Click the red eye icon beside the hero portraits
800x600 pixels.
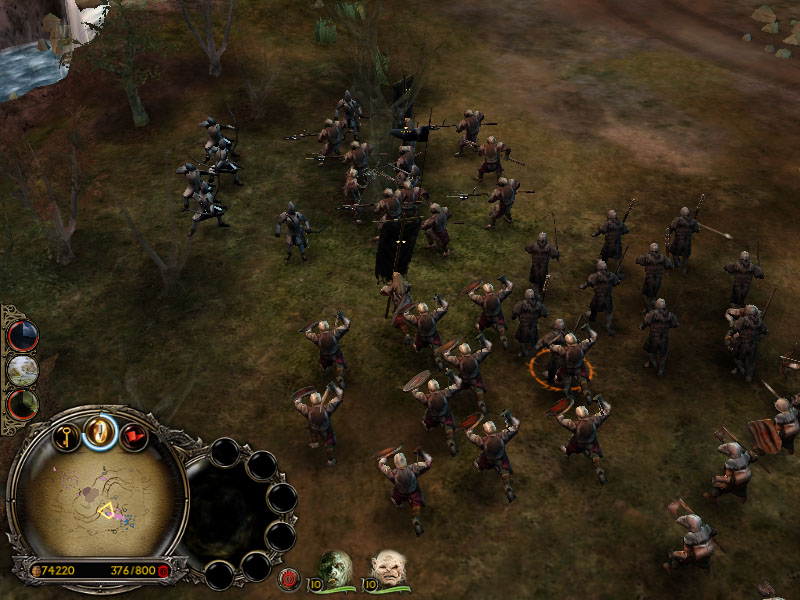[x=291, y=578]
